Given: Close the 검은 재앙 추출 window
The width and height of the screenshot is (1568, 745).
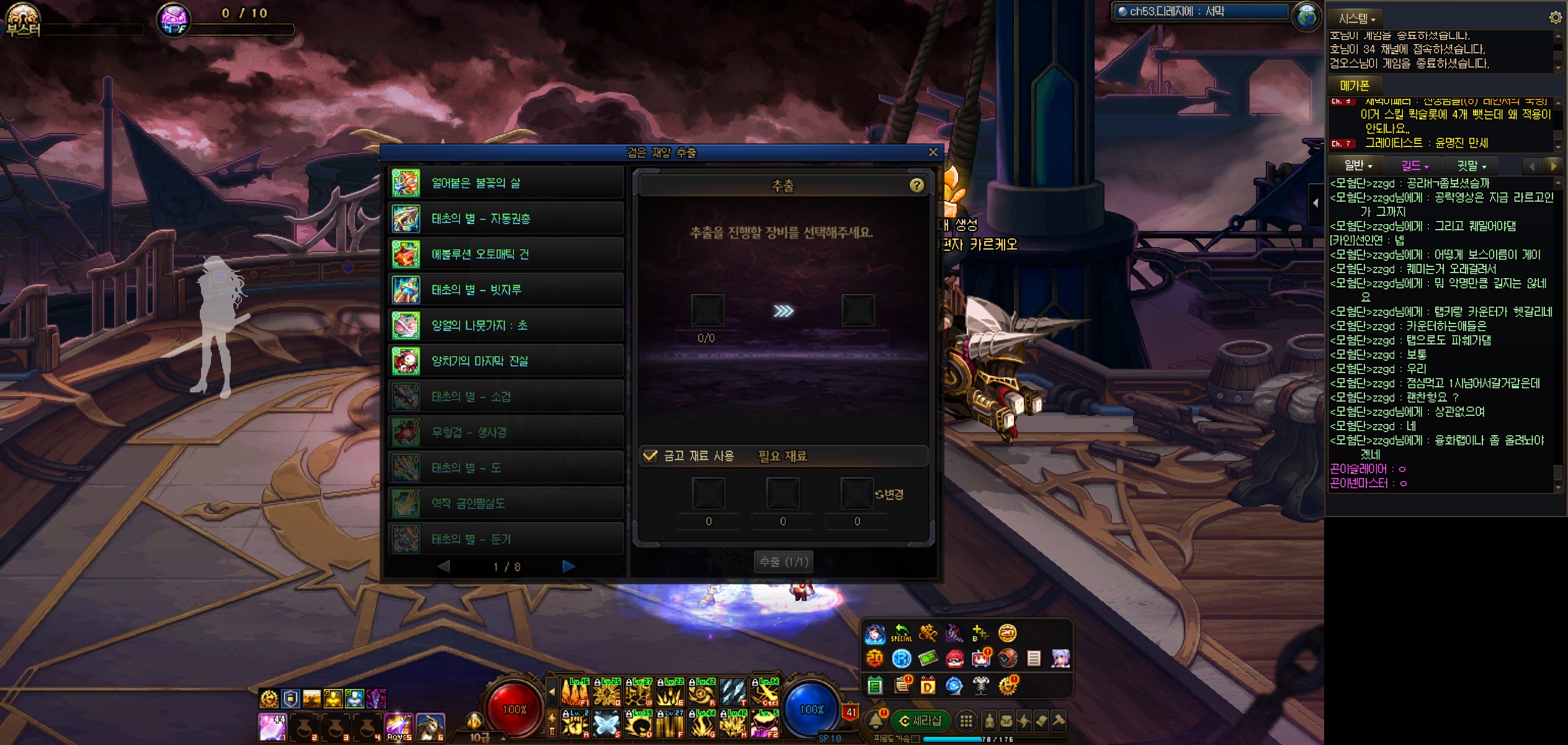Looking at the screenshot, I should tap(933, 152).
